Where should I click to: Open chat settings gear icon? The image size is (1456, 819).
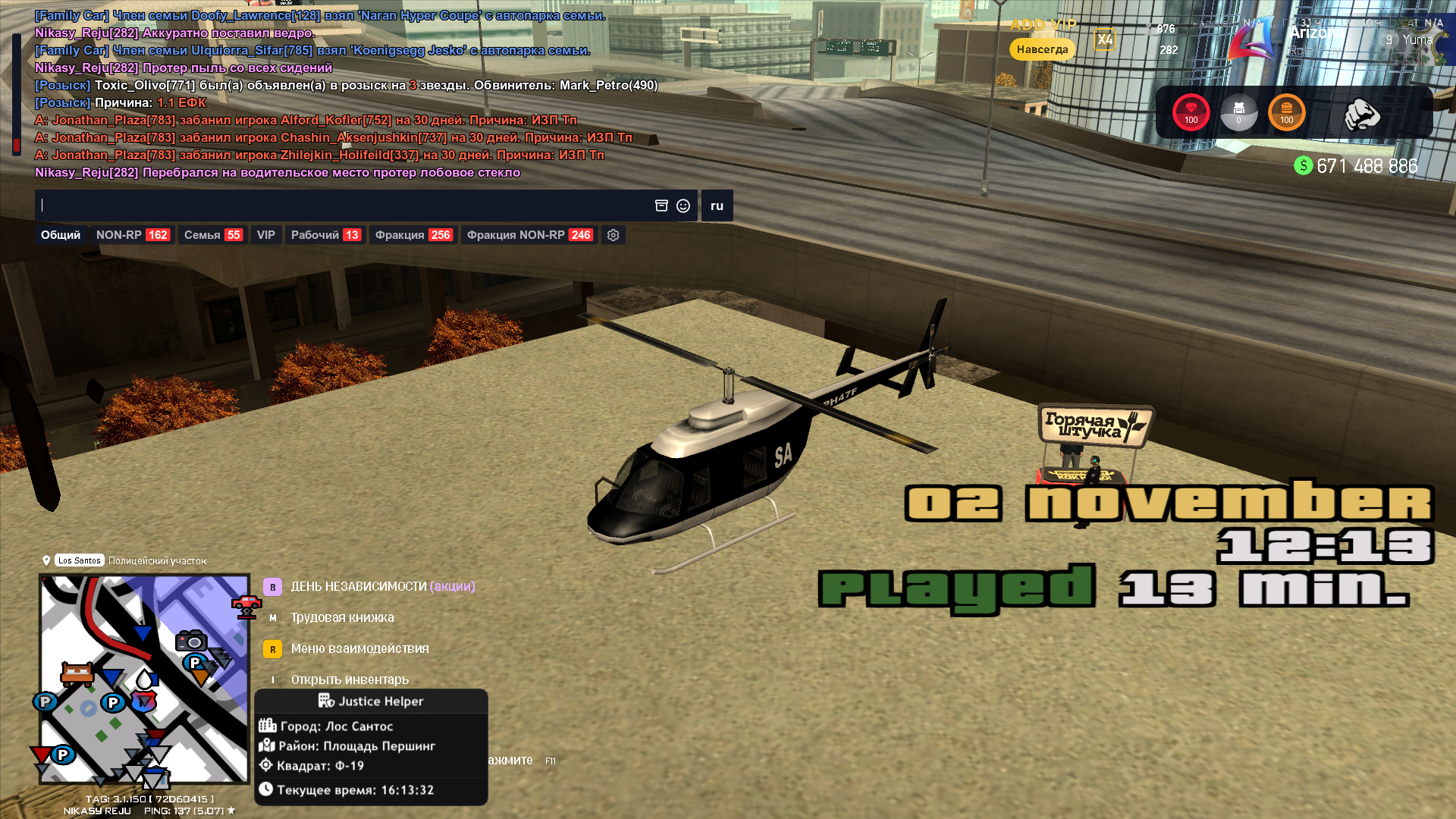tap(613, 235)
